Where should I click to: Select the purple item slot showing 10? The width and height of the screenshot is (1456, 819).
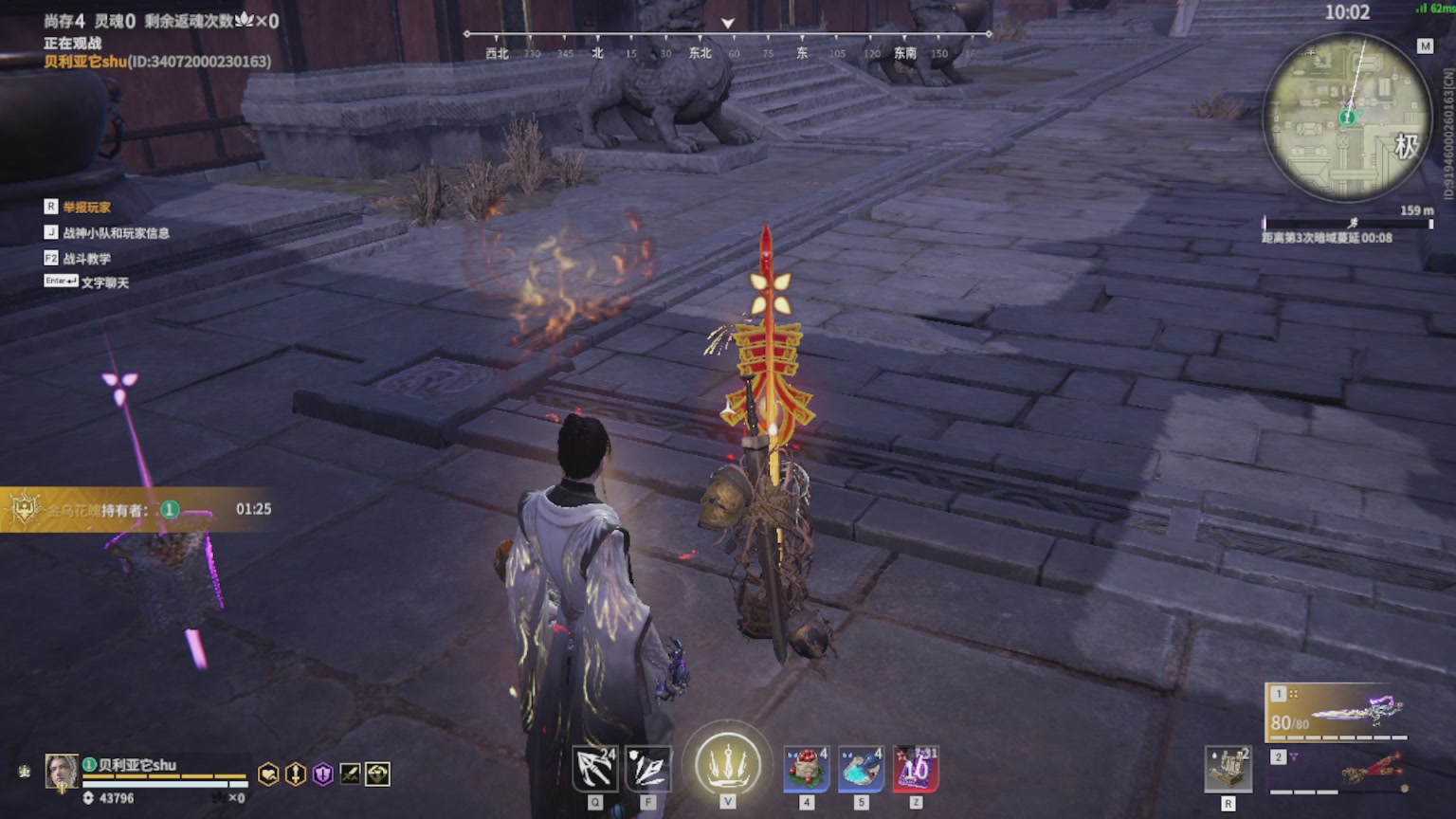916,769
